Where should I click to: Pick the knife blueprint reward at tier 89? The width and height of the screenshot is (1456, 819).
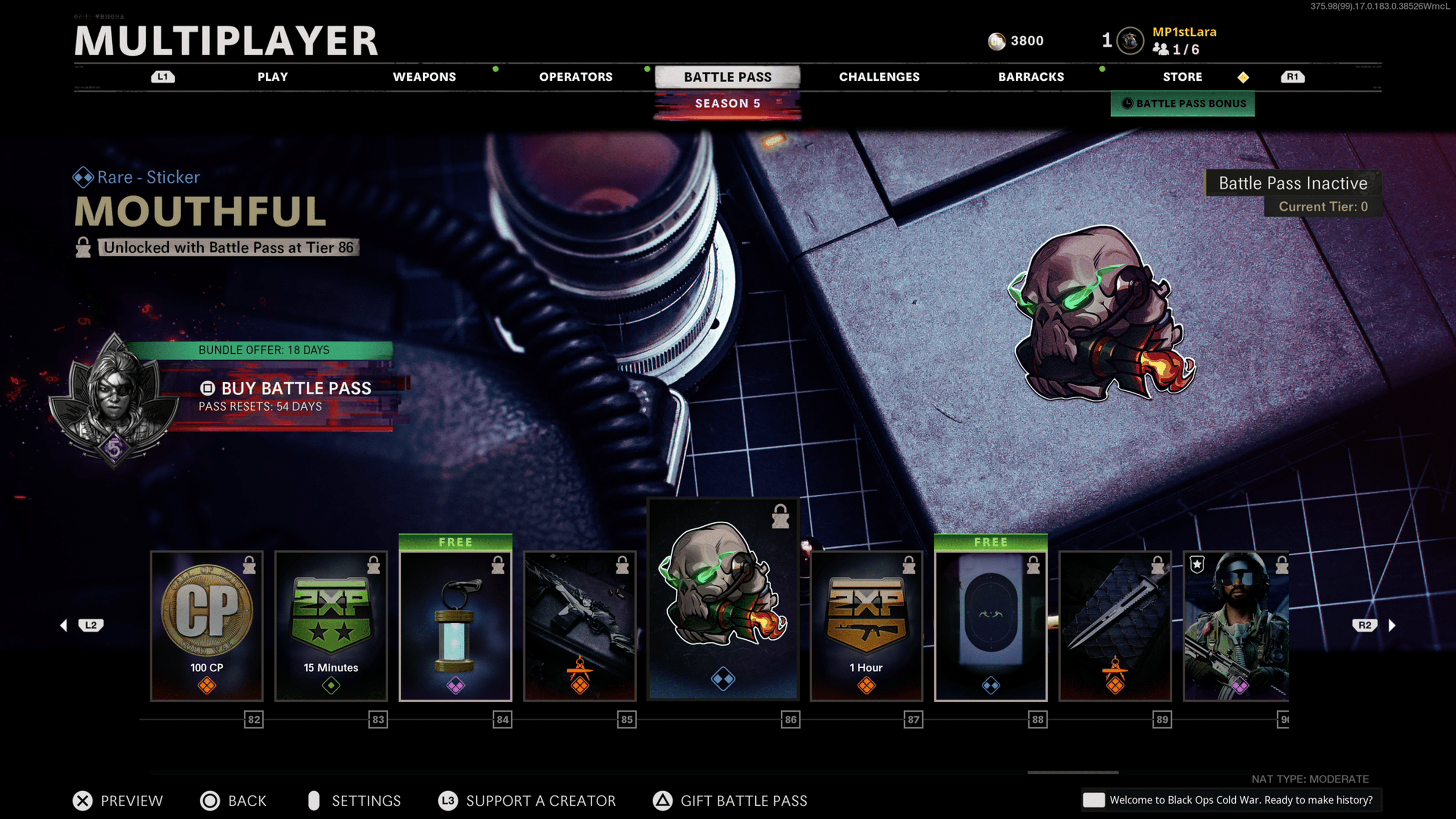click(1115, 626)
